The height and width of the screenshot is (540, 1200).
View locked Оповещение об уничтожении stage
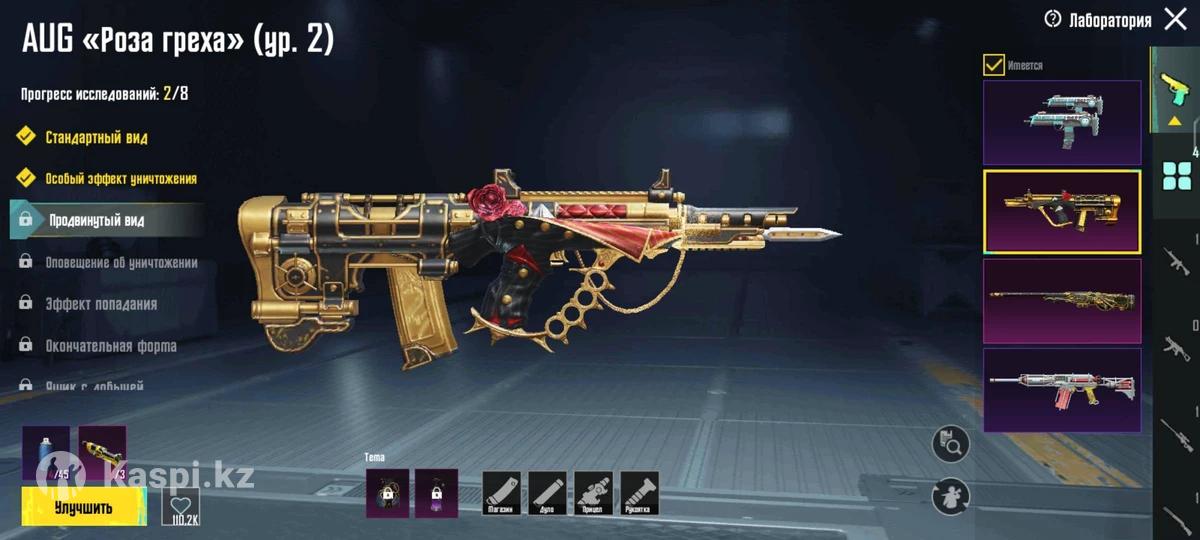[x=120, y=263]
